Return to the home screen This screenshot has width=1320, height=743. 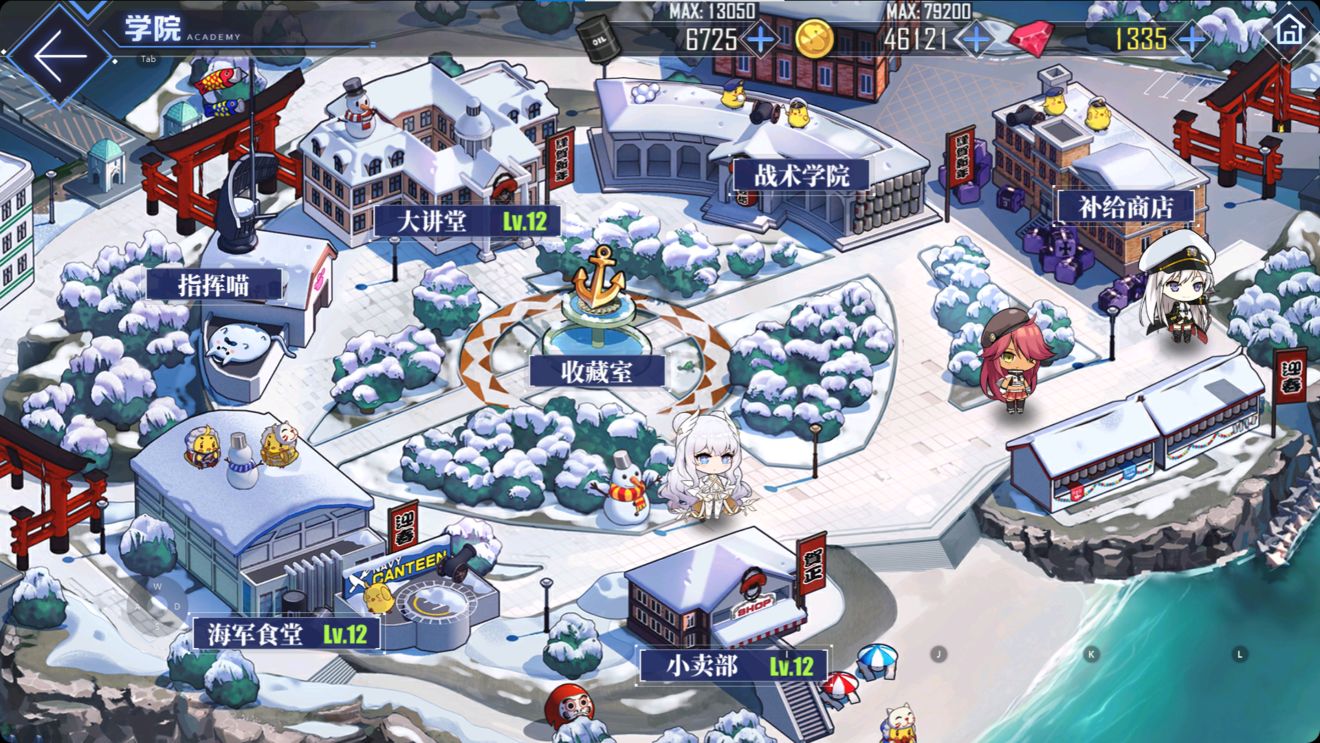pyautogui.click(x=1288, y=29)
